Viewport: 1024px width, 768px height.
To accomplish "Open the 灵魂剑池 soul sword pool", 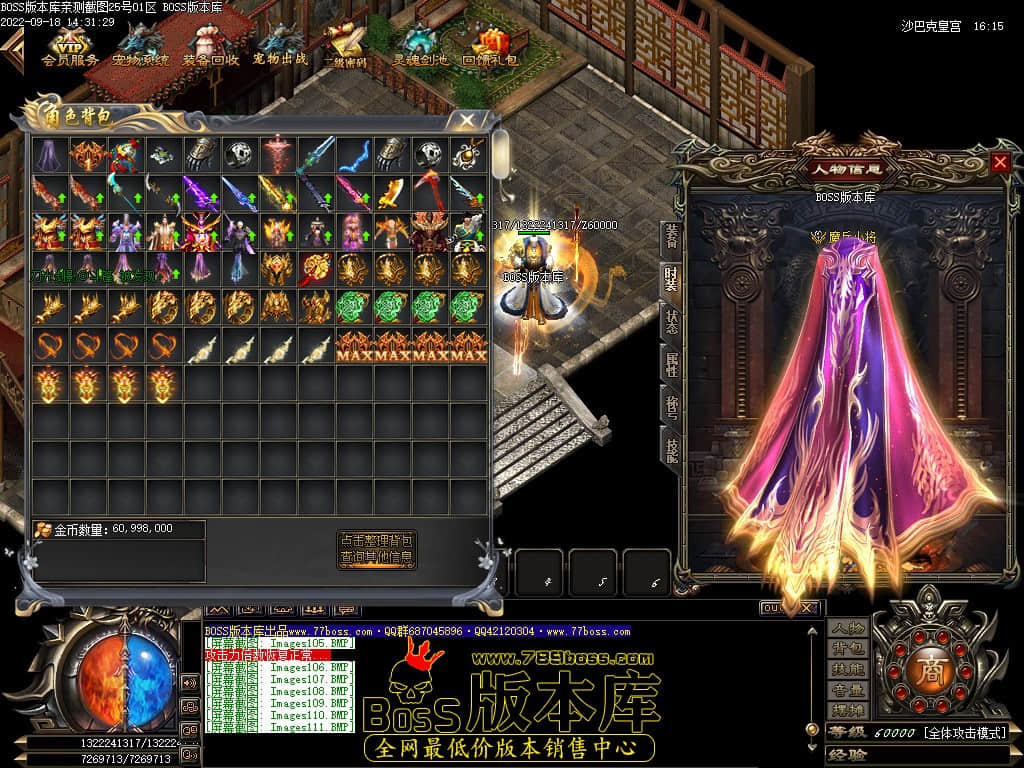I will click(x=420, y=45).
